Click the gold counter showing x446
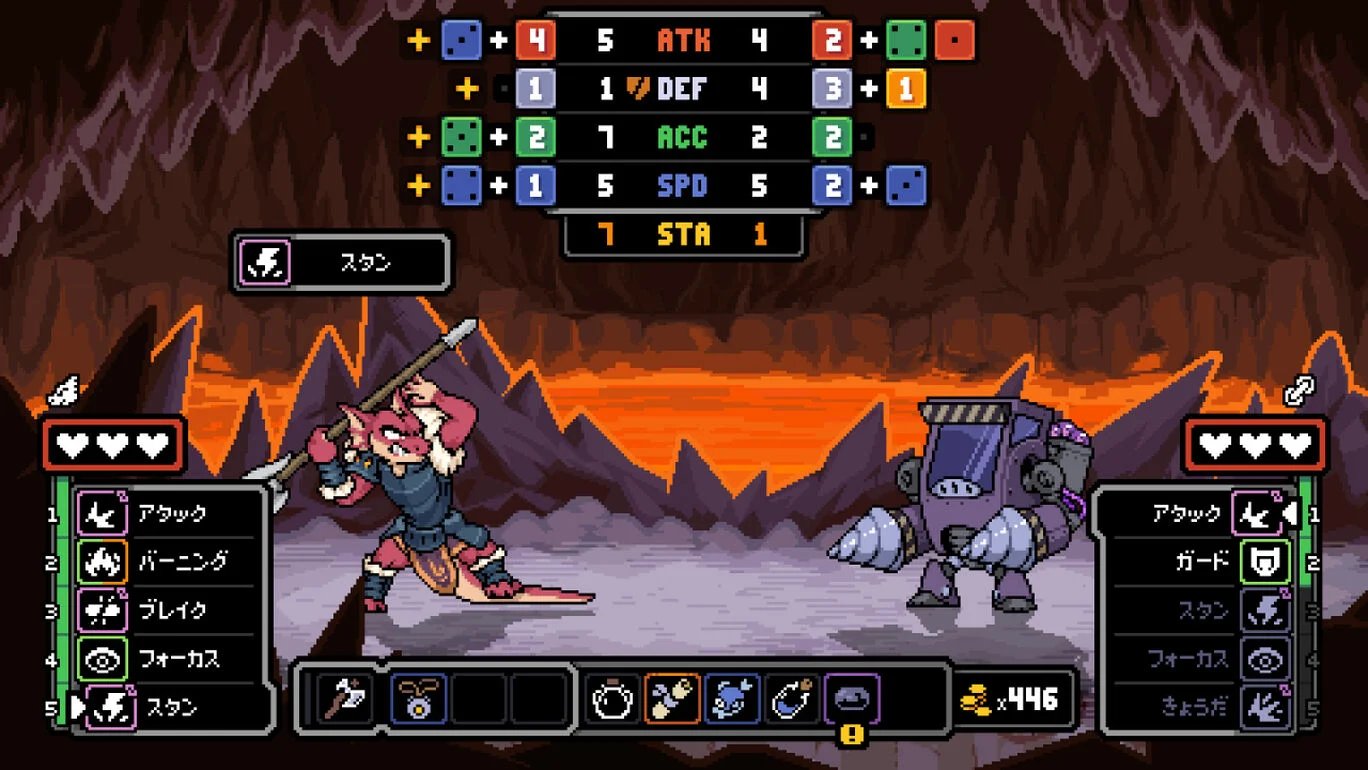The image size is (1368, 770). click(1010, 701)
